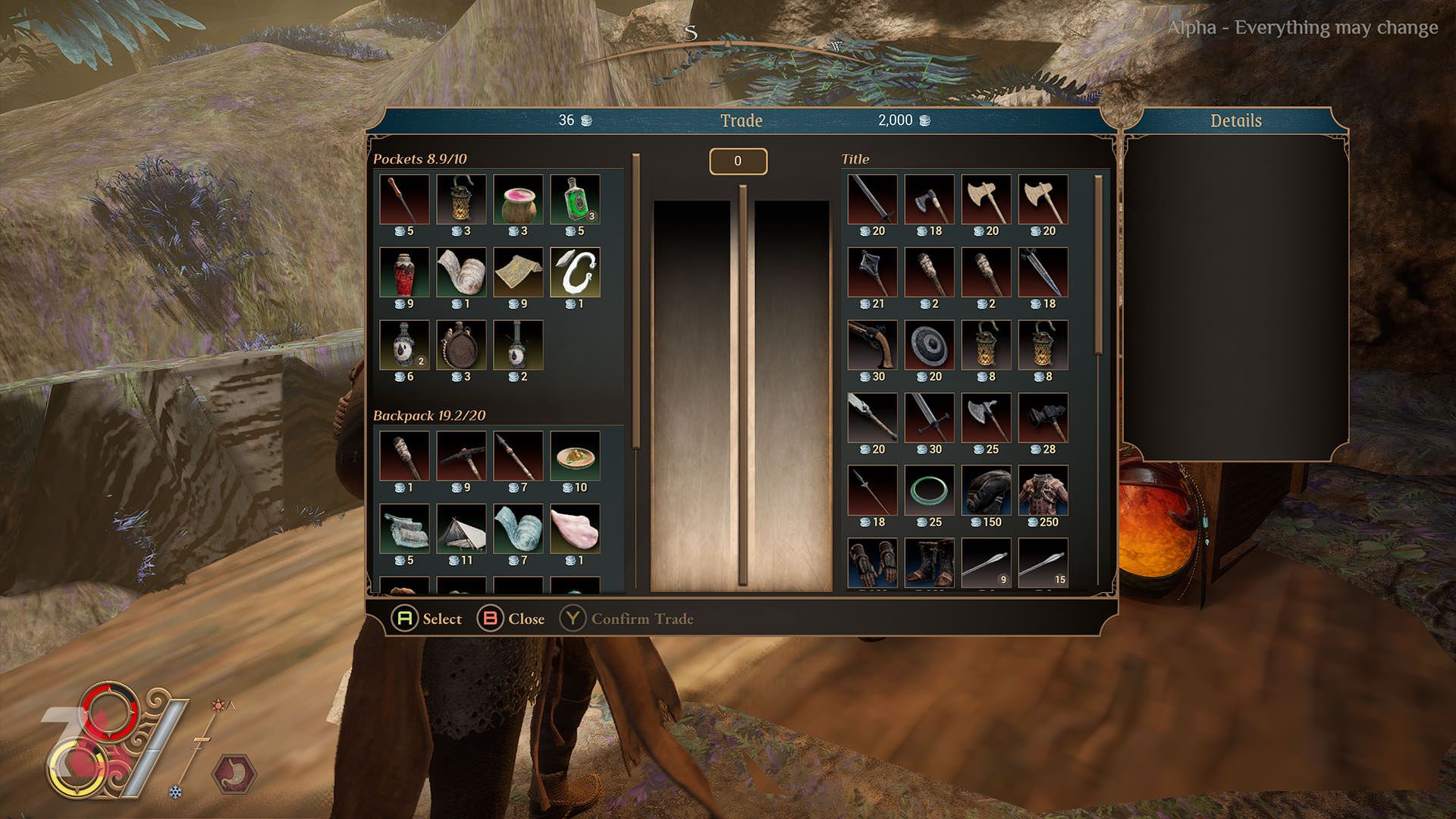Select the armor chestpiece costing 250 coins
This screenshot has height=819, width=1456.
1043,489
